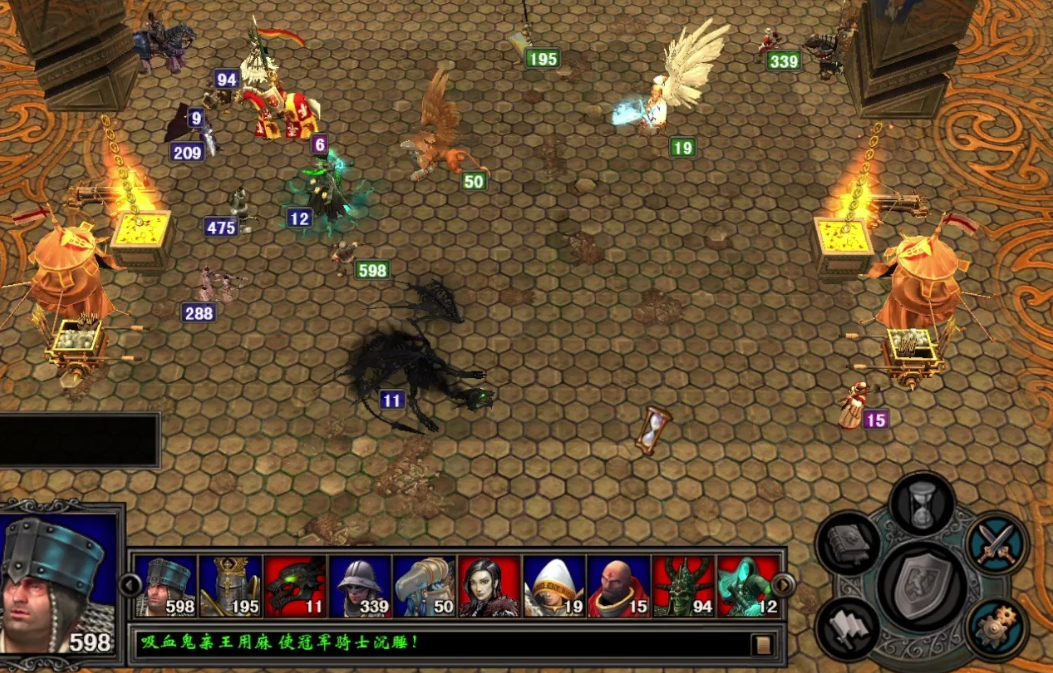This screenshot has height=673, width=1053.
Task: Click the white flag surrender button
Action: tap(847, 629)
